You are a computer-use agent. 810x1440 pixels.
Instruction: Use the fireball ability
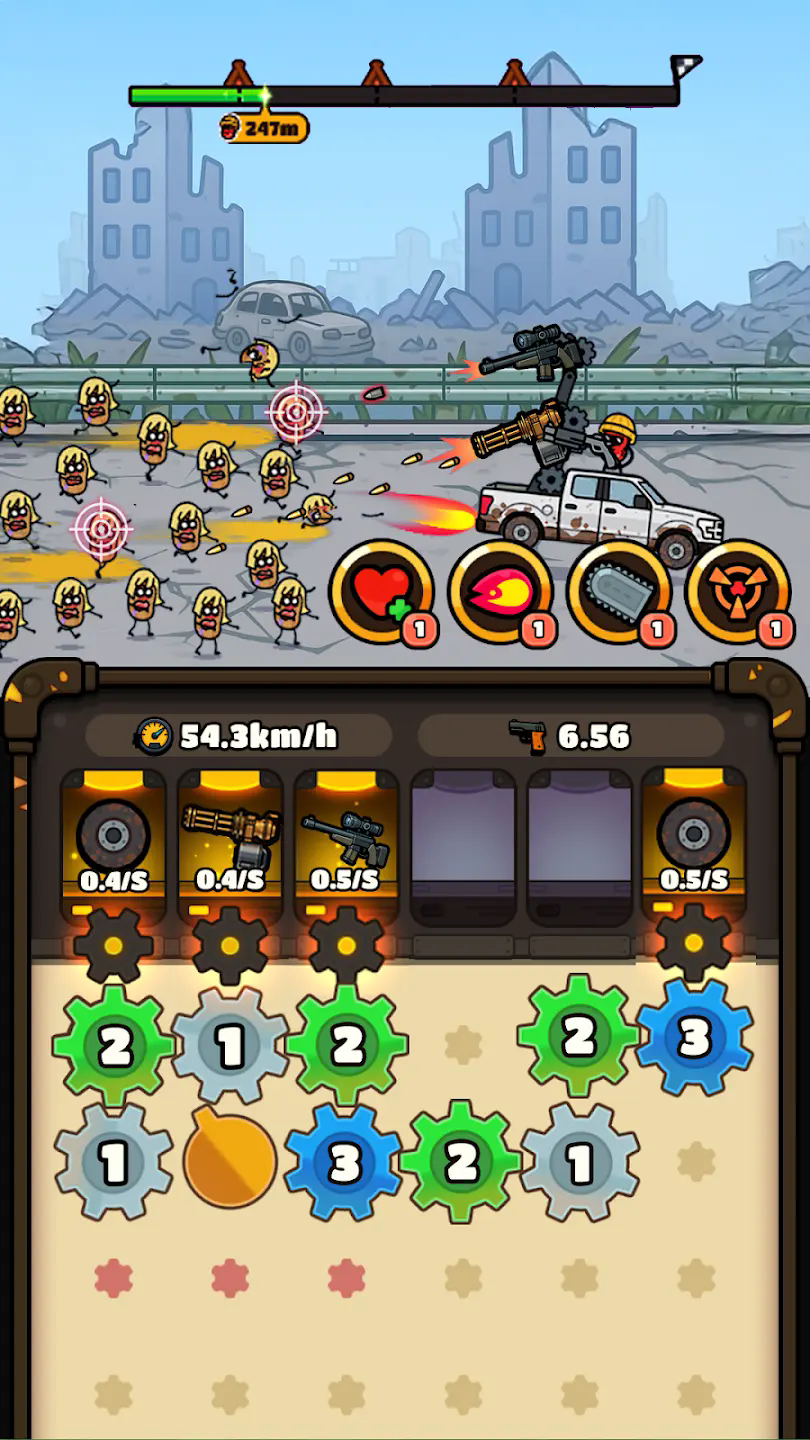(500, 593)
